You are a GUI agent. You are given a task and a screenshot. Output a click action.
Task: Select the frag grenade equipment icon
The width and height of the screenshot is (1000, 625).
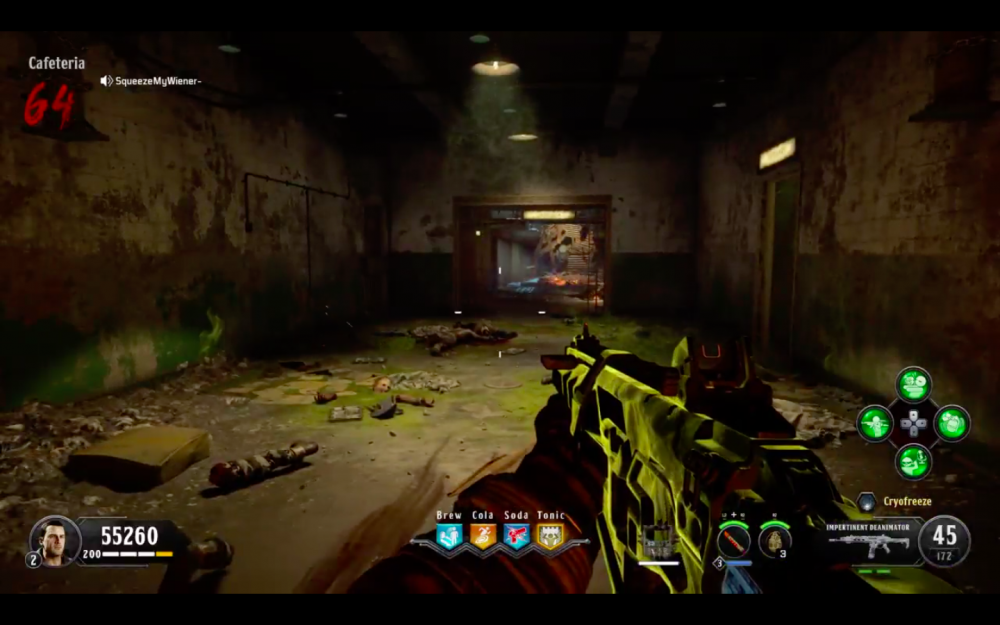coord(774,541)
